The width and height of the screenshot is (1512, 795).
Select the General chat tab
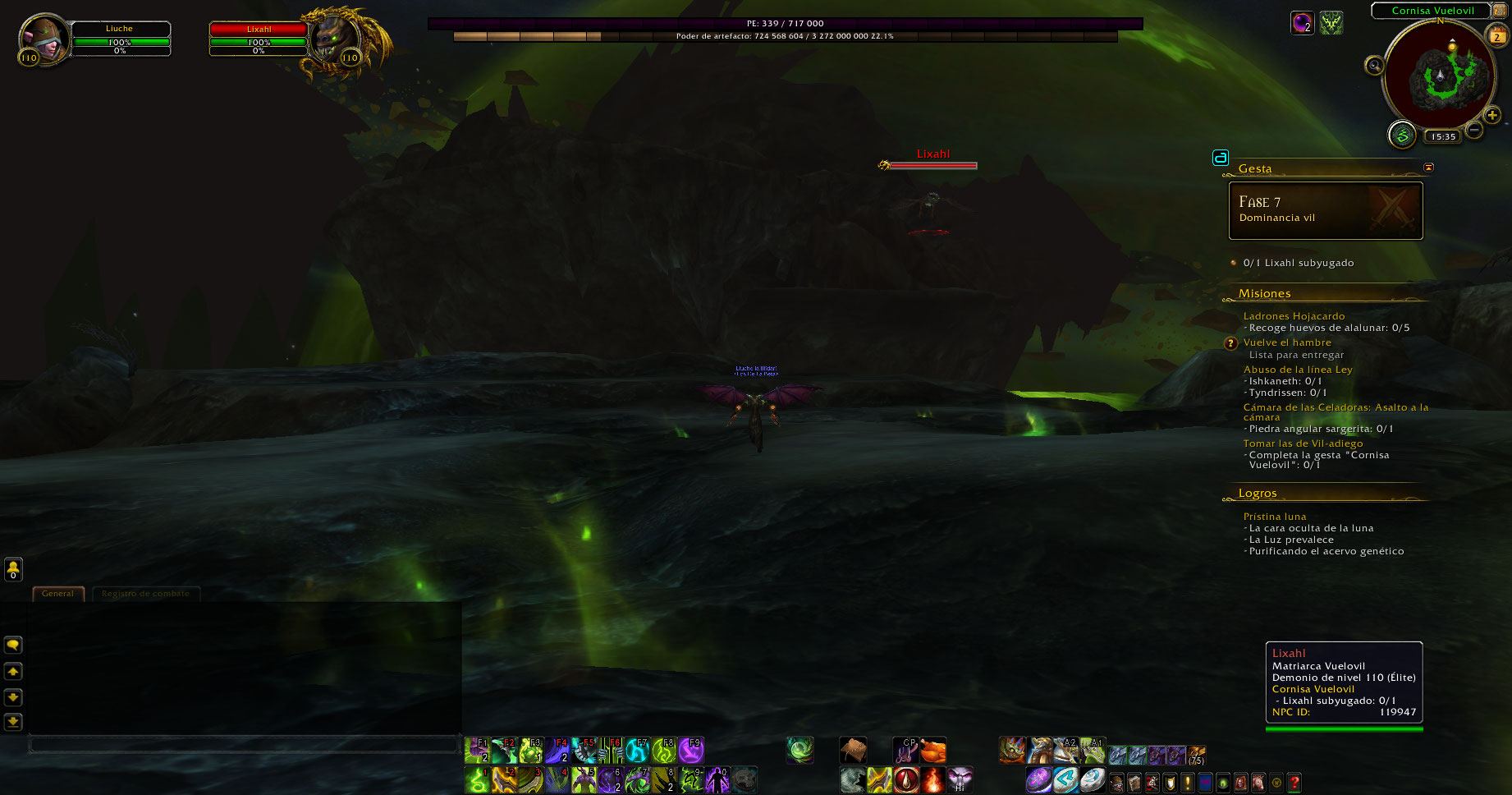(57, 594)
